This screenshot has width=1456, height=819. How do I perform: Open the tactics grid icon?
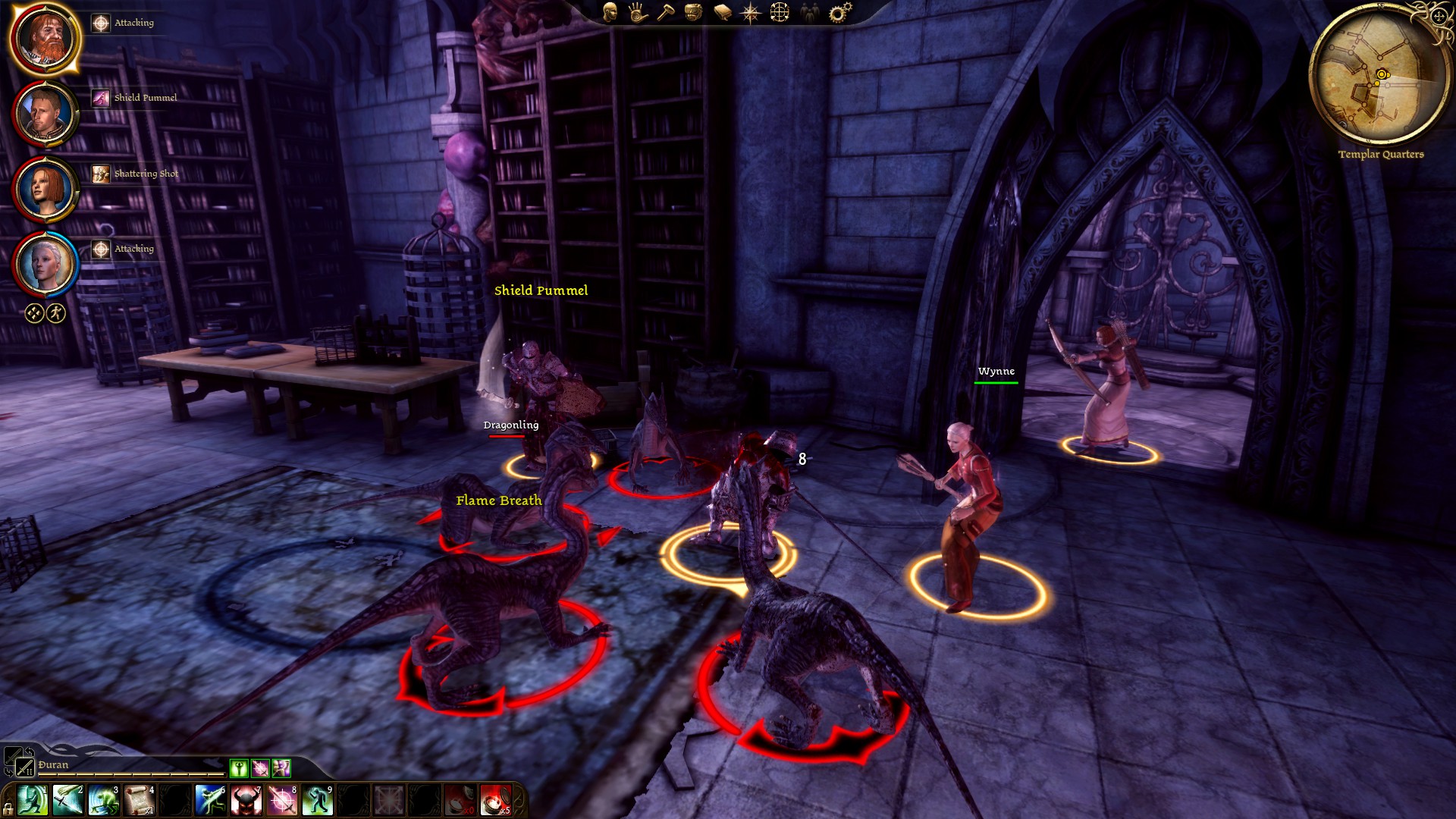pos(780,12)
